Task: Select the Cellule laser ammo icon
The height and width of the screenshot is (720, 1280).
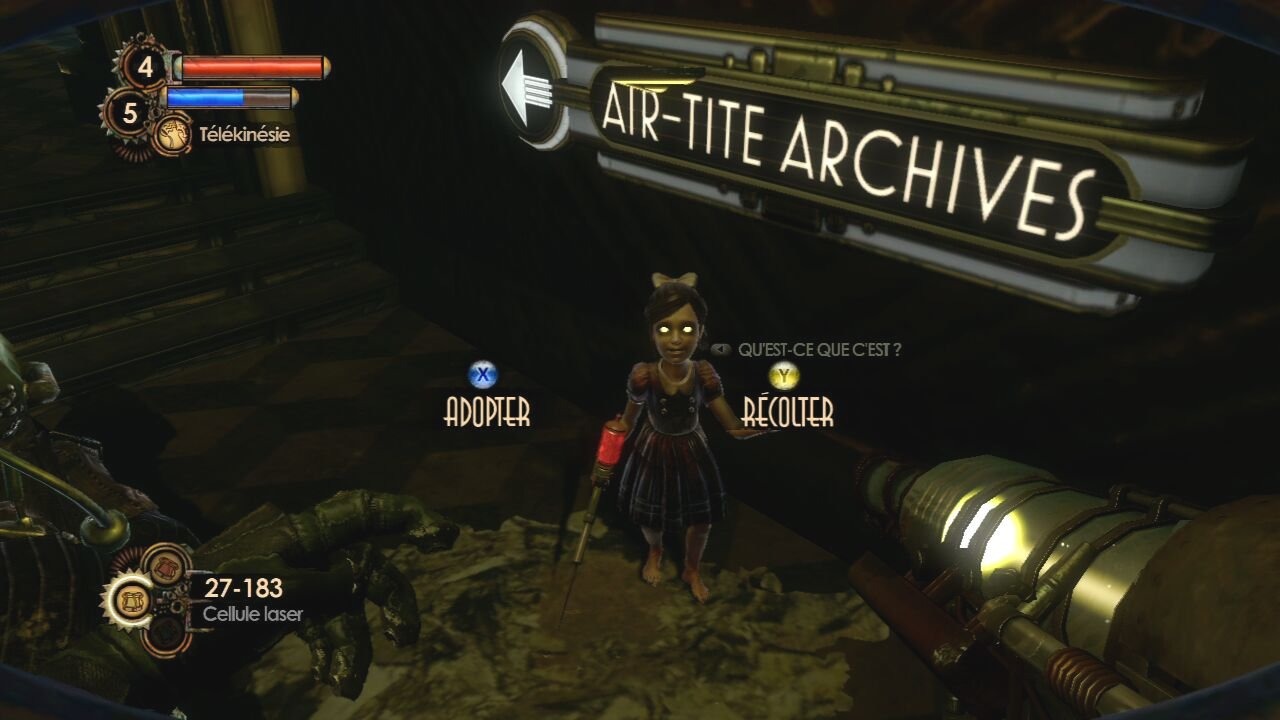Action: (x=132, y=599)
